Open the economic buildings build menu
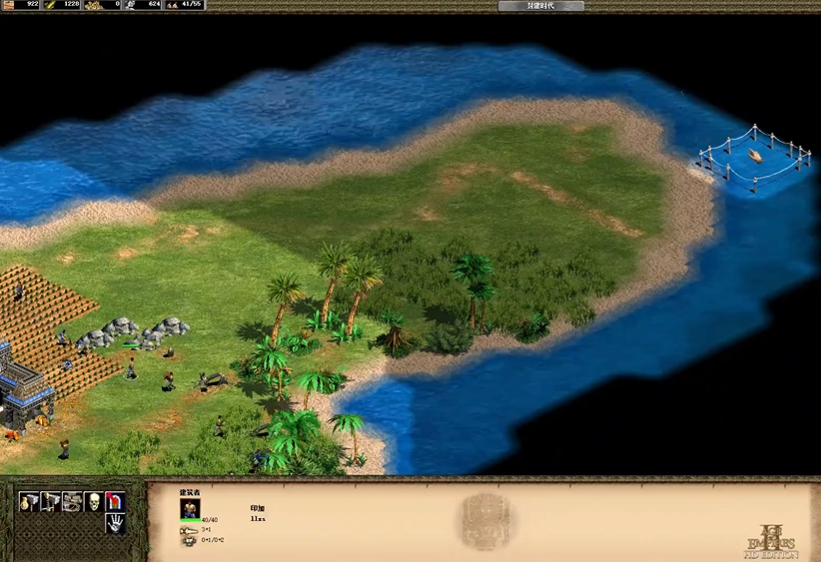Viewport: 821px width, 562px height. click(28, 502)
